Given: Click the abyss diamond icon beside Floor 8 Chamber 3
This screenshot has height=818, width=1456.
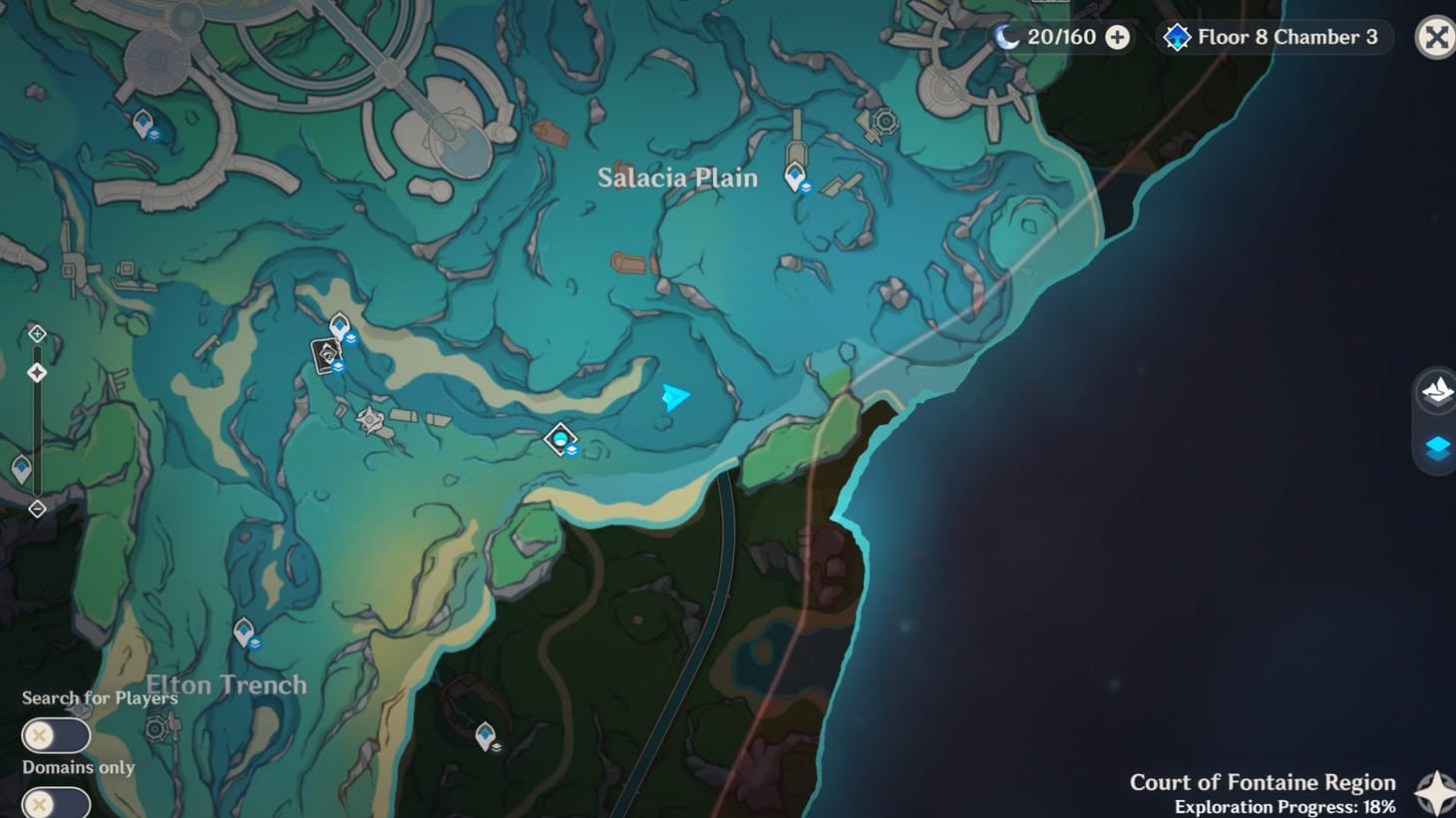Looking at the screenshot, I should [x=1179, y=37].
